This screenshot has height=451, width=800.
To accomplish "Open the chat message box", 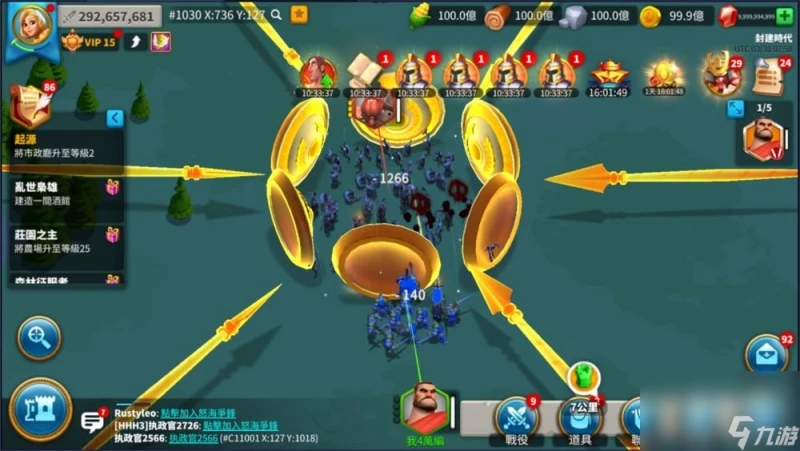I will (x=93, y=421).
